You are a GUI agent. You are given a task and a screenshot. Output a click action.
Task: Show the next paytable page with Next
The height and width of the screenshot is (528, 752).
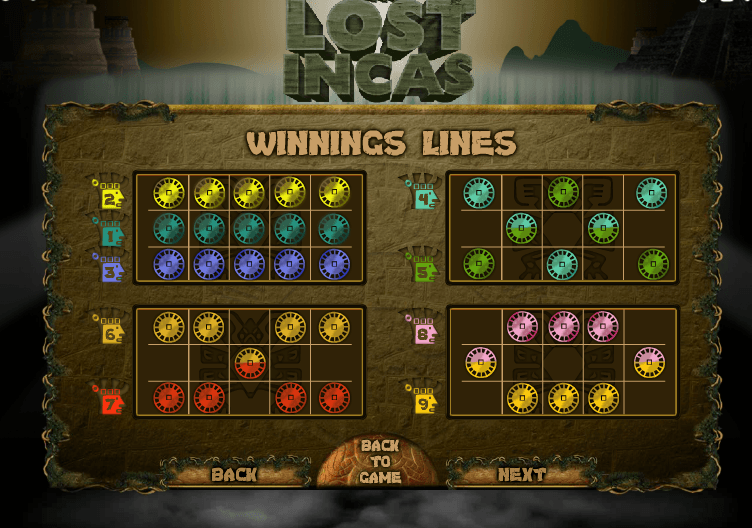point(522,474)
